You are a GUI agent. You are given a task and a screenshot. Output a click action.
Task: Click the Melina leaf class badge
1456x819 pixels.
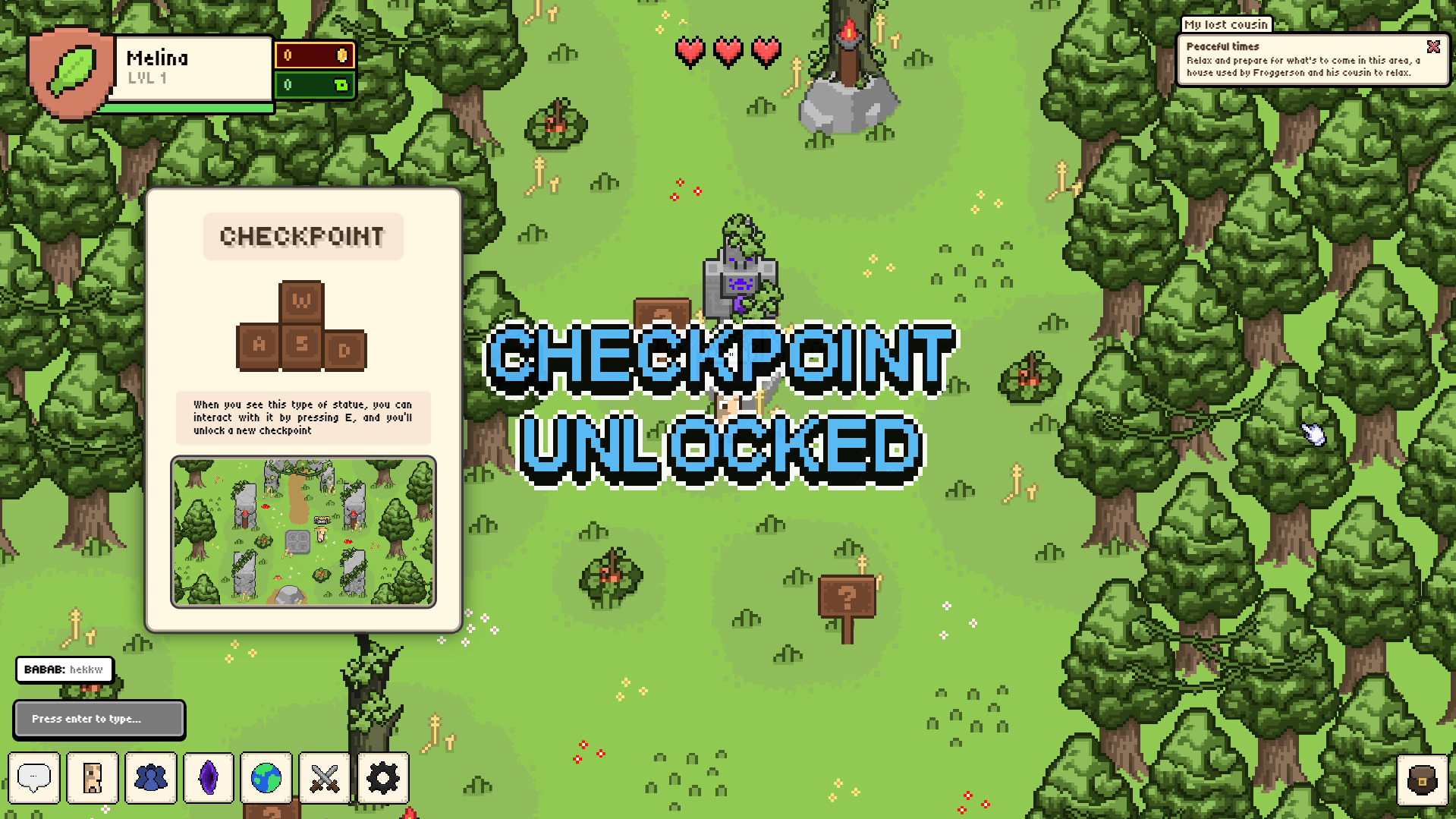point(71,71)
